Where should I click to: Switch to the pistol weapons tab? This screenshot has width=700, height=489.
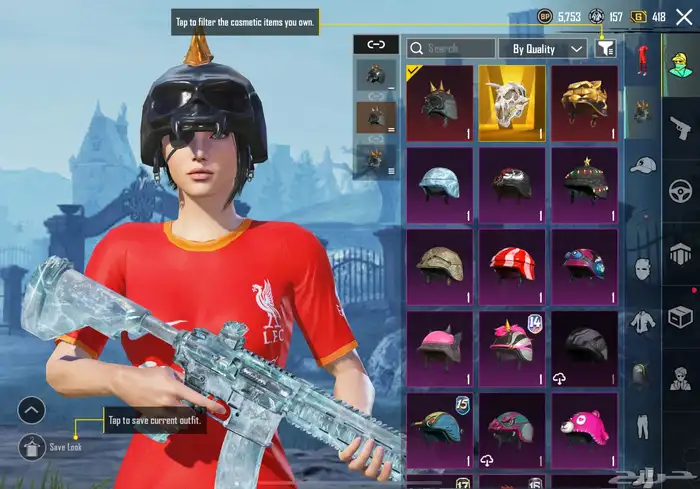click(x=680, y=125)
